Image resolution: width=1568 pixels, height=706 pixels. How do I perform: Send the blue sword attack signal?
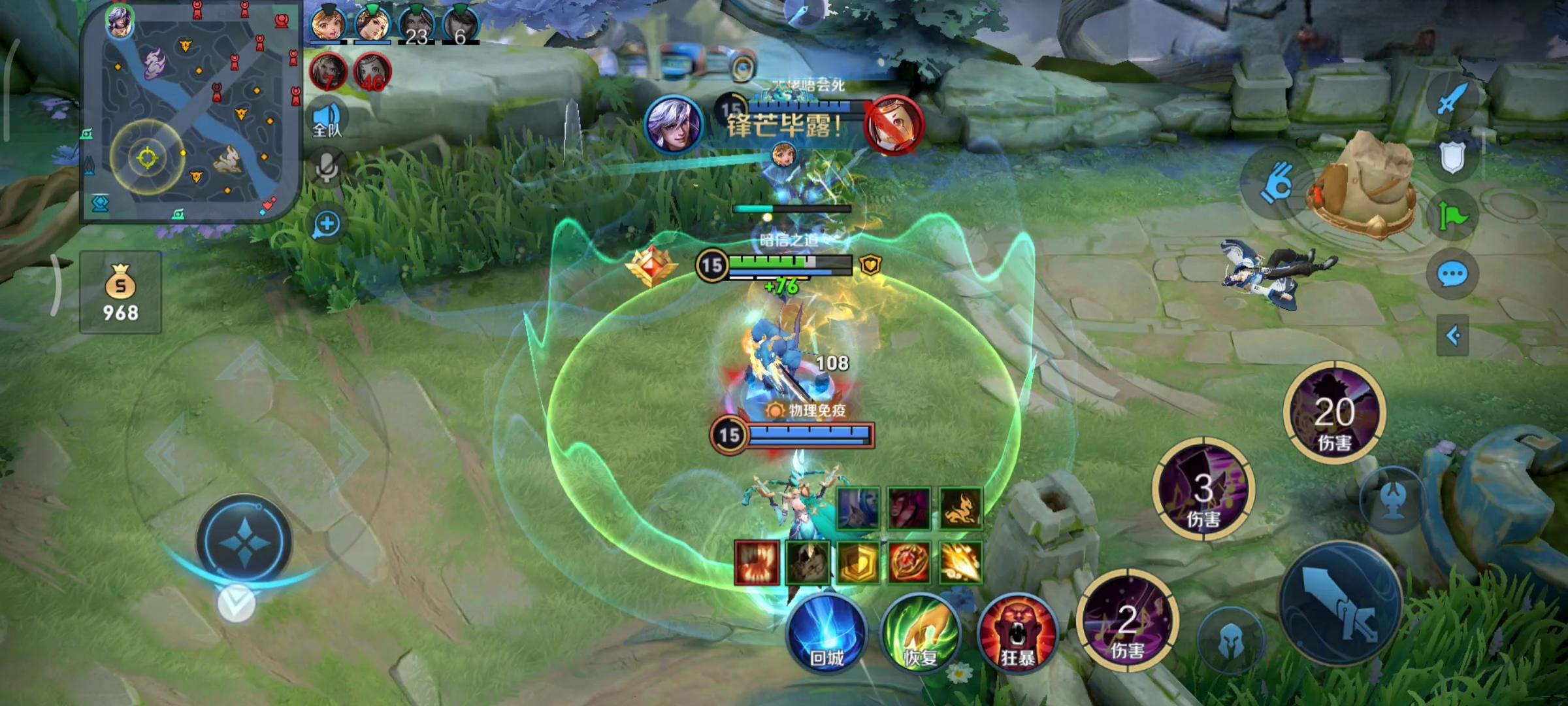pos(1452,99)
